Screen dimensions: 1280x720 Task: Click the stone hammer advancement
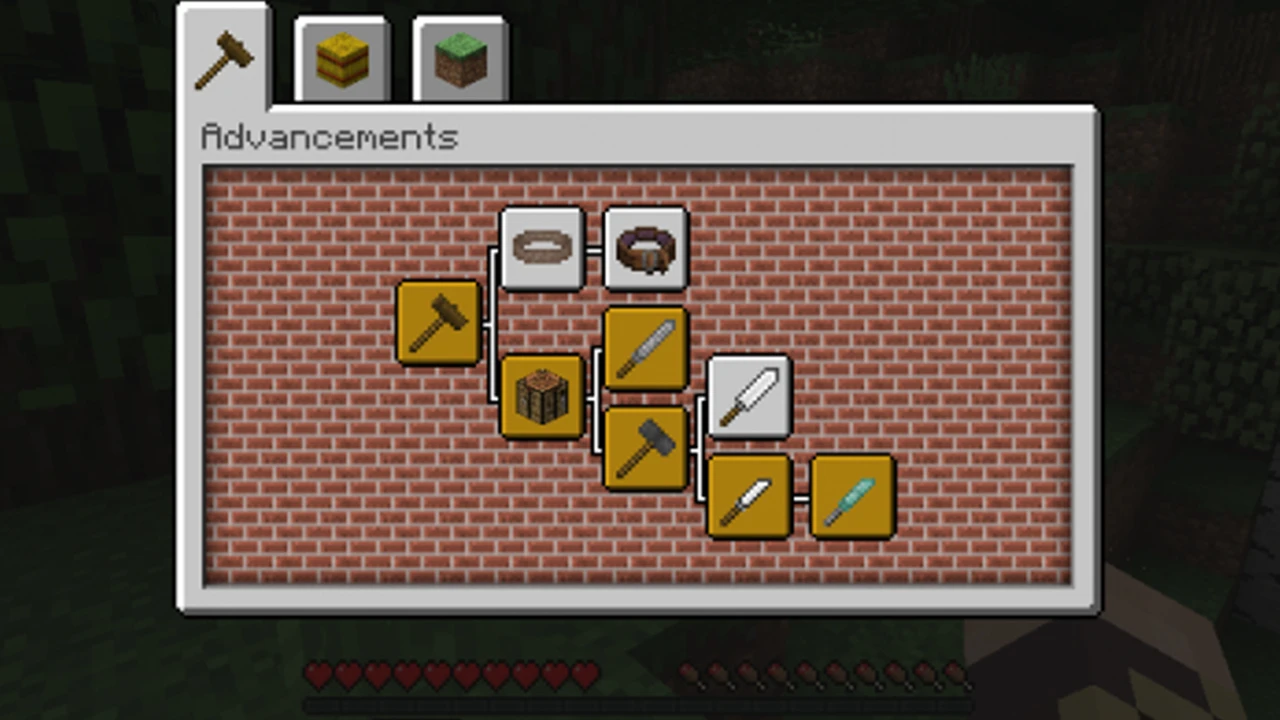point(645,445)
